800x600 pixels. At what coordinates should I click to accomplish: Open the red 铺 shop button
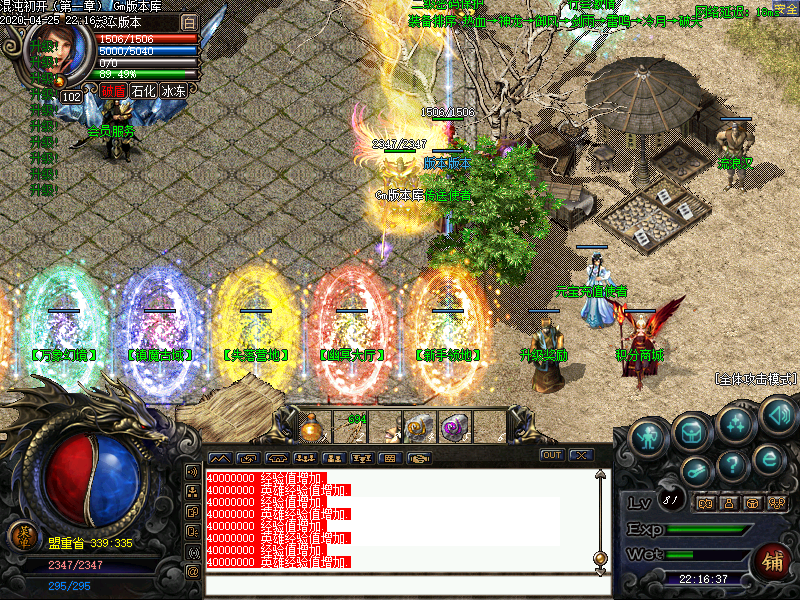click(x=771, y=562)
